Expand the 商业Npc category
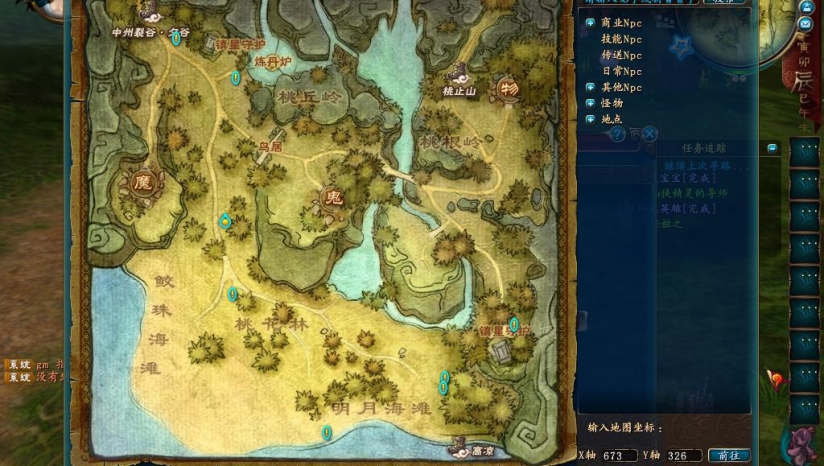The width and height of the screenshot is (824, 466). [x=590, y=22]
